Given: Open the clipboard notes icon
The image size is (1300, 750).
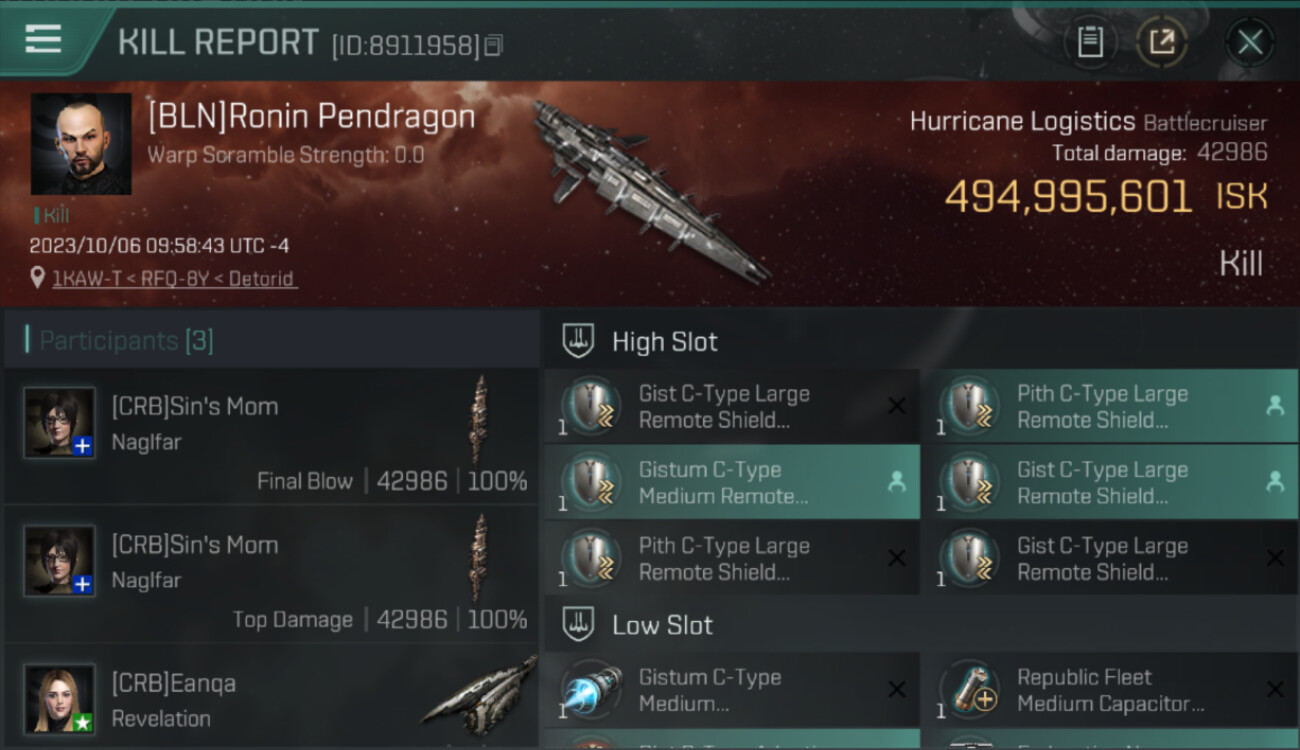Looking at the screenshot, I should pos(1090,42).
